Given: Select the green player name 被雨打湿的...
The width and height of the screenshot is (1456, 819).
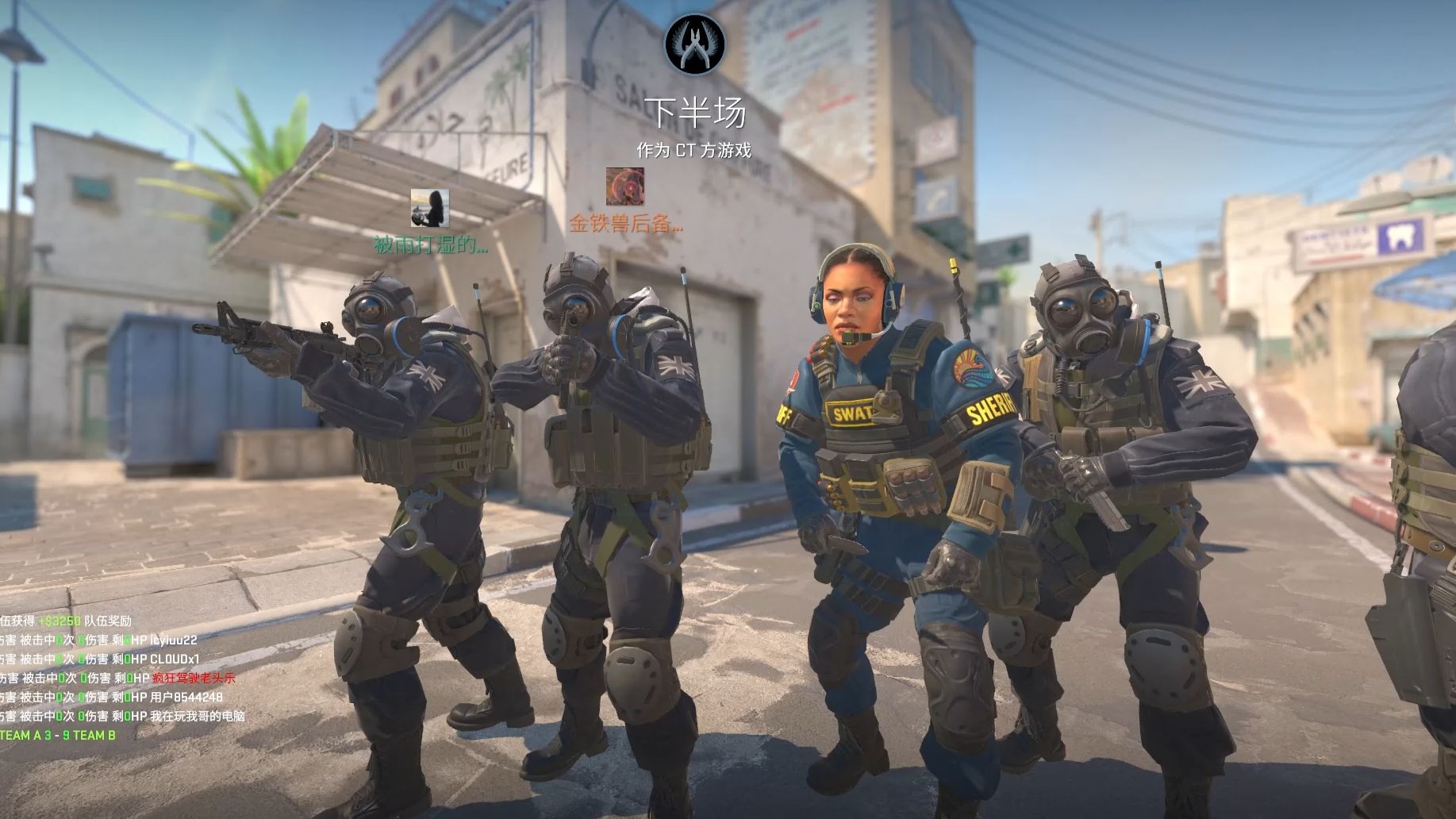Looking at the screenshot, I should pos(431,245).
